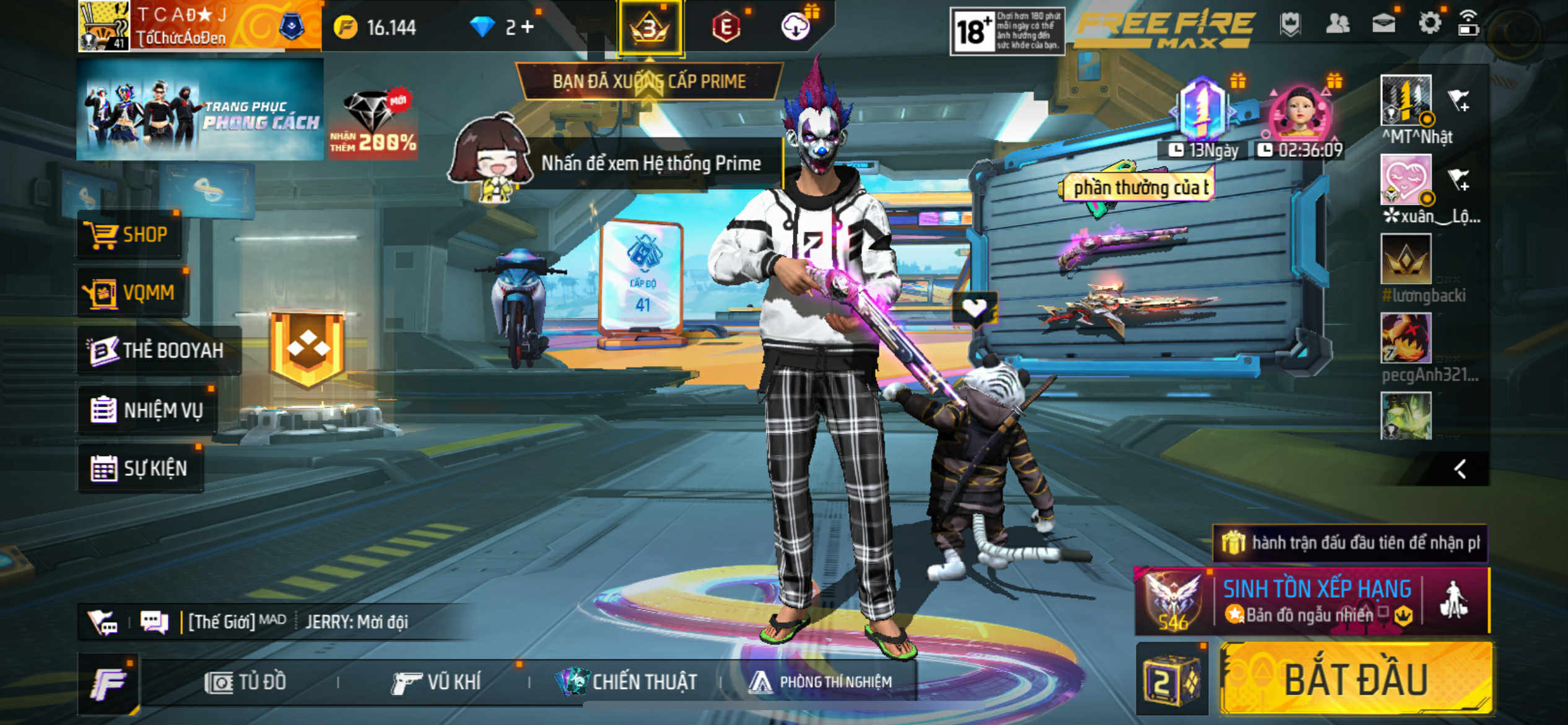Open the Trang Phục Phong Cách banner
The width and height of the screenshot is (1568, 725).
200,110
